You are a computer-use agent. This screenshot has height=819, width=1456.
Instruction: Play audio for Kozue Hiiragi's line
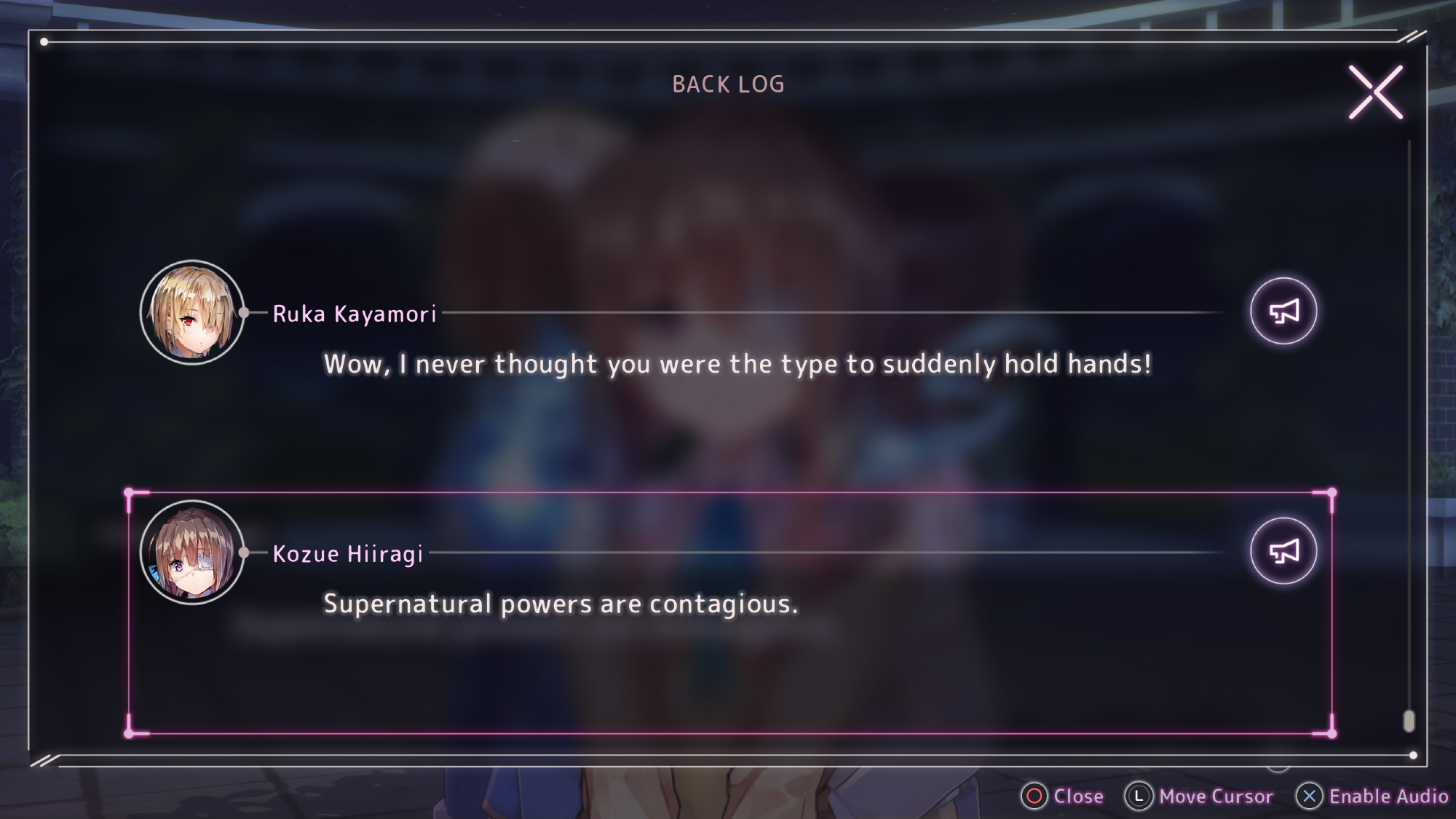[1283, 551]
